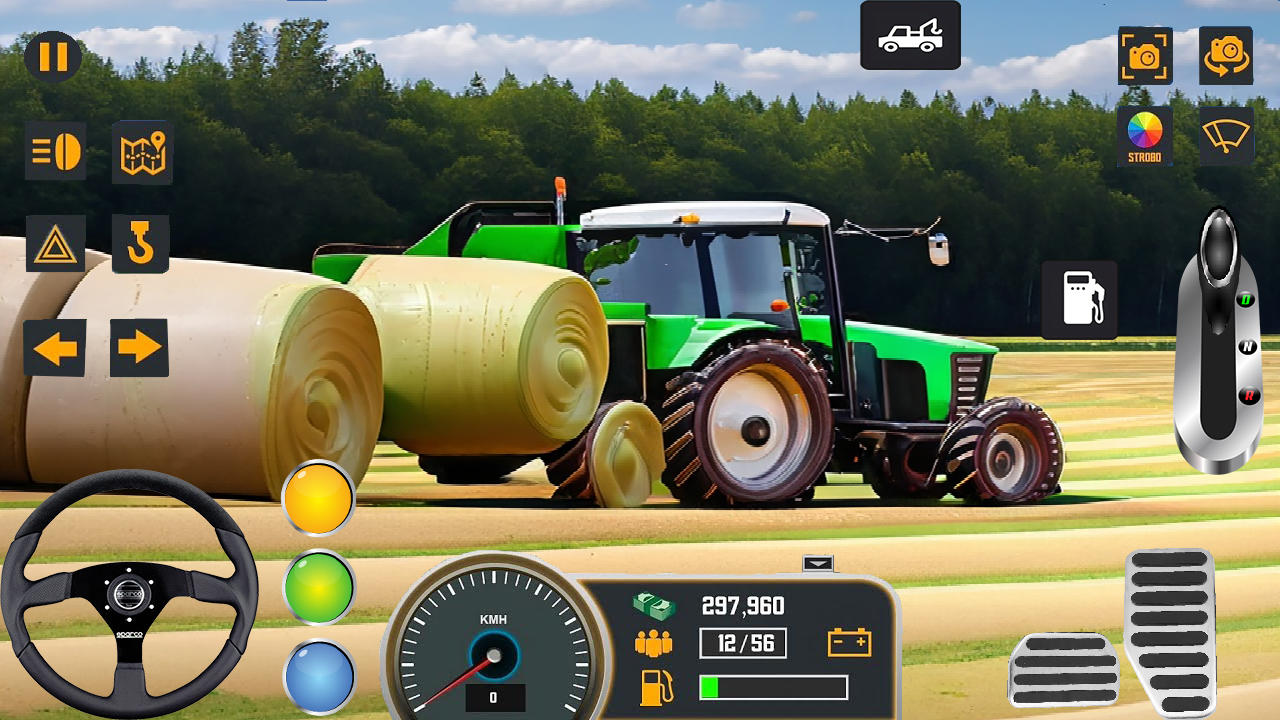Open the mini map icon

[141, 152]
